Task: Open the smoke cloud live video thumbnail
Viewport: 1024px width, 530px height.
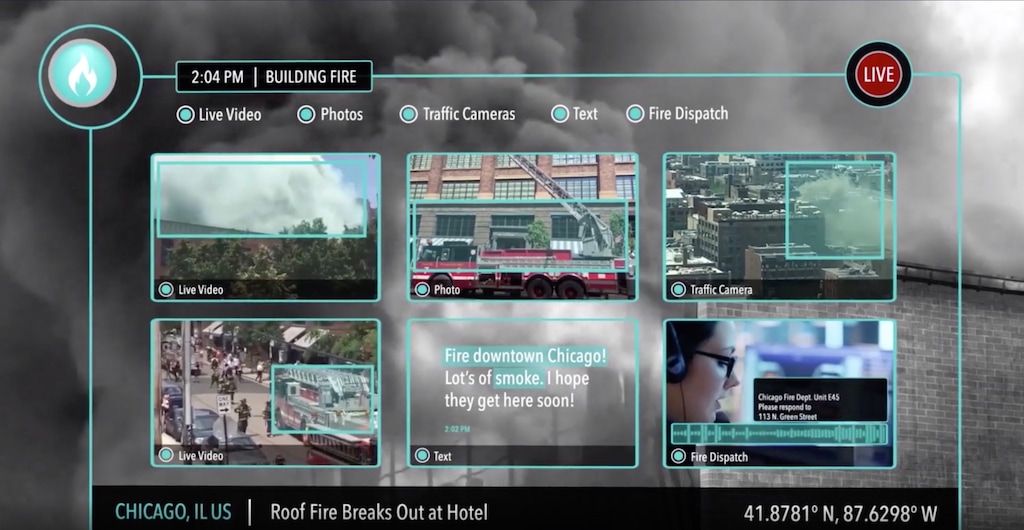Action: (265, 226)
